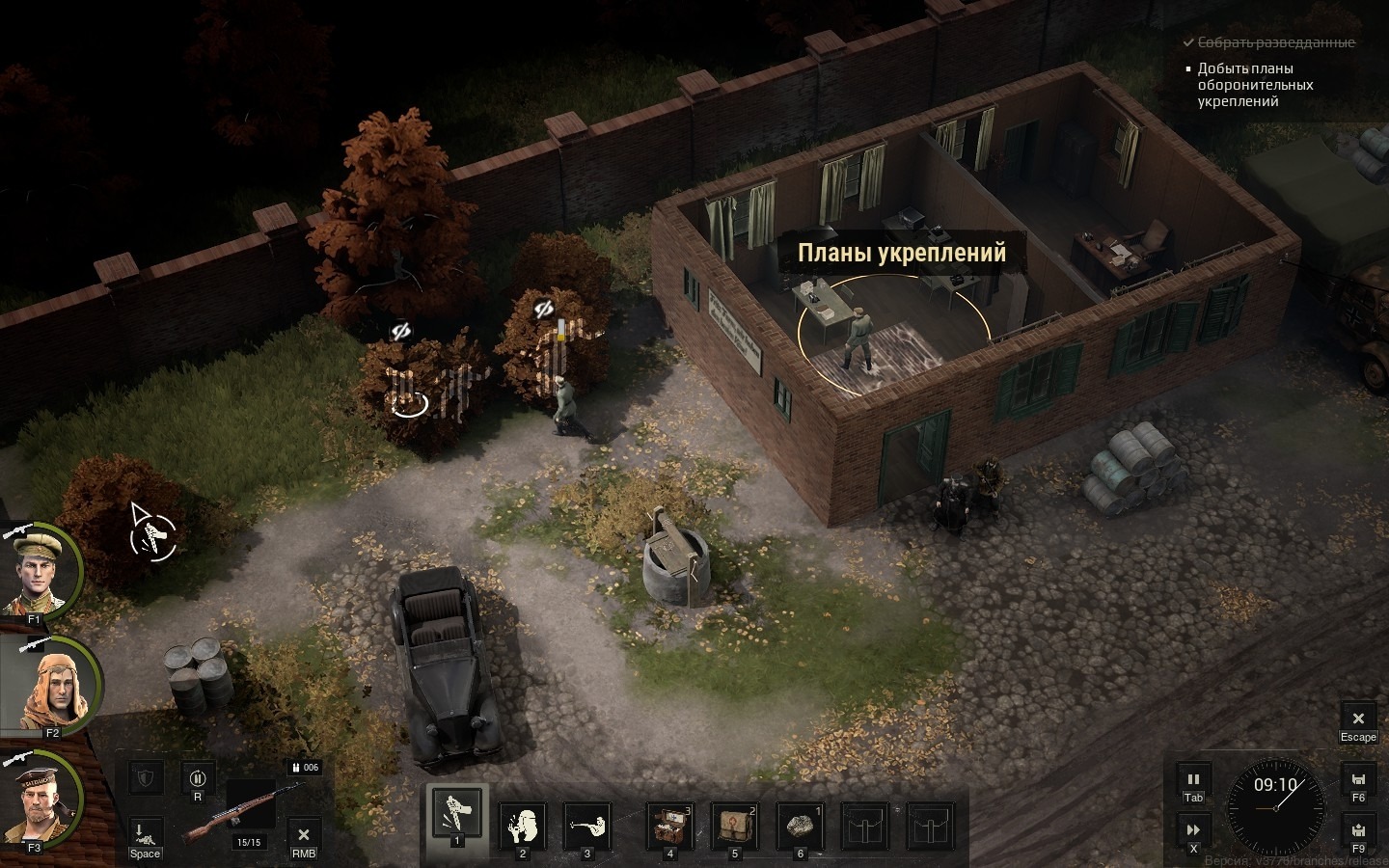Click the fortification plans objective in tracker
The image size is (1389, 868).
click(x=1255, y=85)
